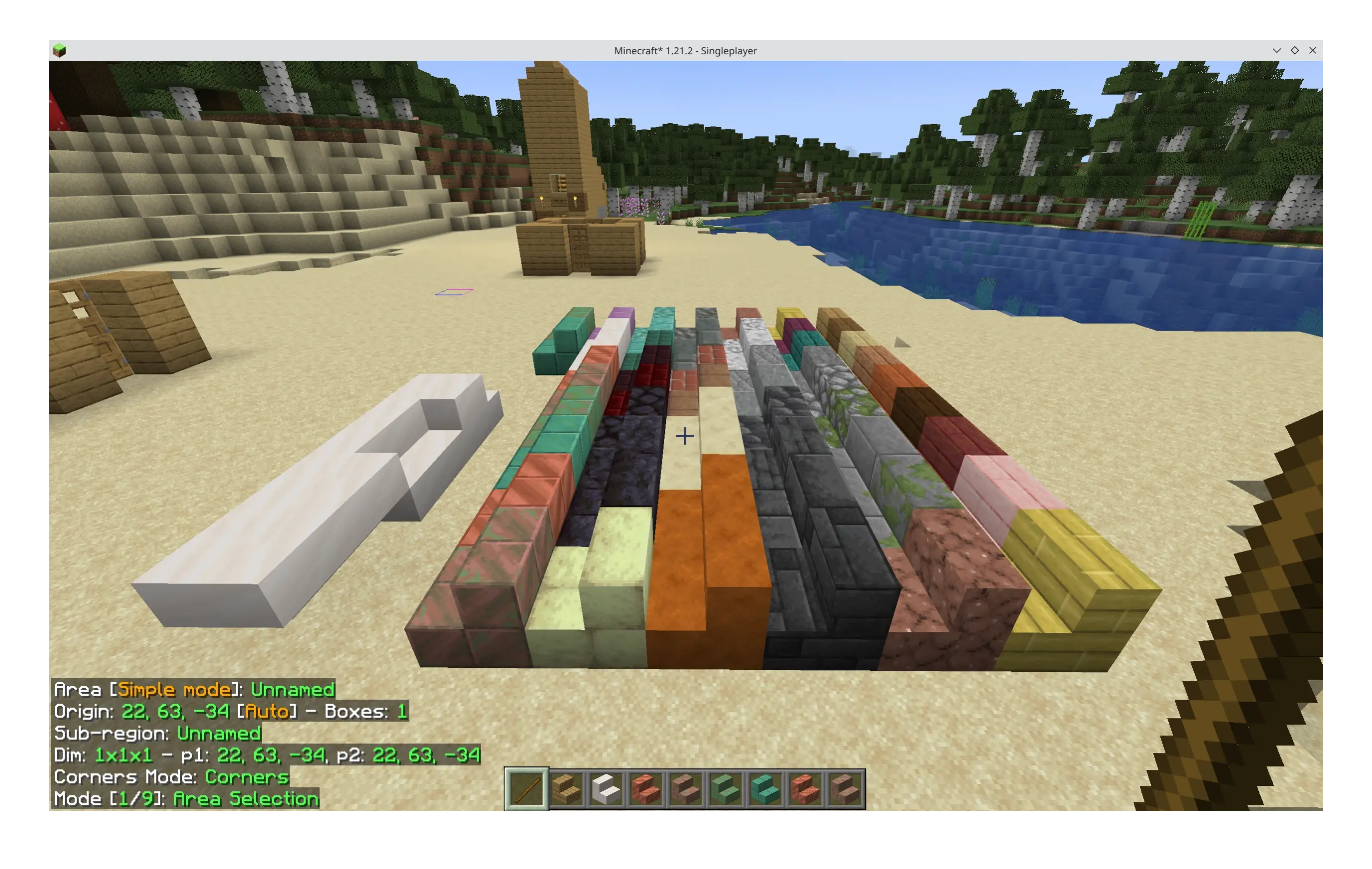The height and width of the screenshot is (869, 1372).
Task: Select the green weathered copper stairs slot
Action: tap(725, 789)
